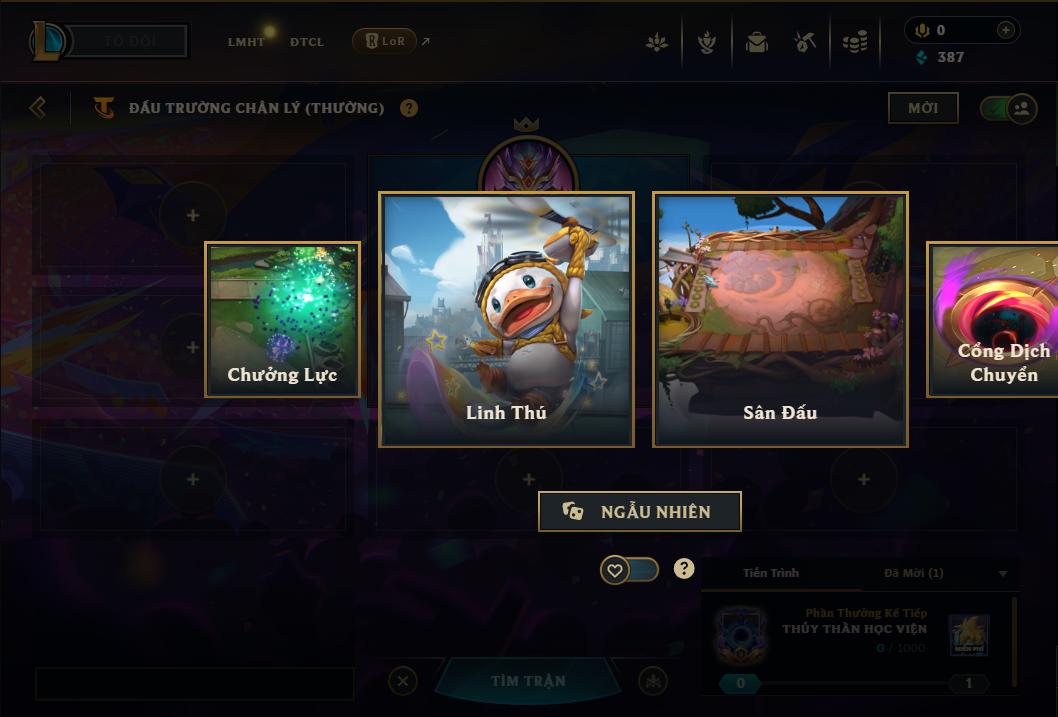Open the coin stack store icon

point(854,42)
